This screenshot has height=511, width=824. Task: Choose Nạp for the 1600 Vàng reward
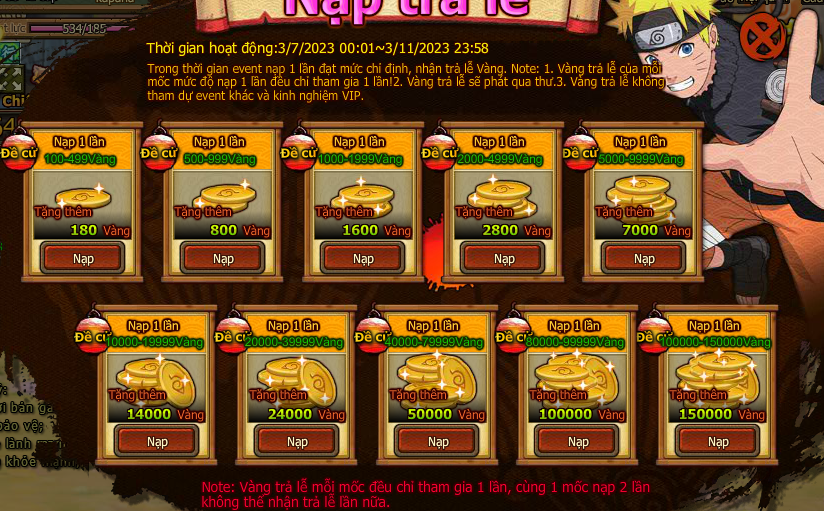click(363, 258)
